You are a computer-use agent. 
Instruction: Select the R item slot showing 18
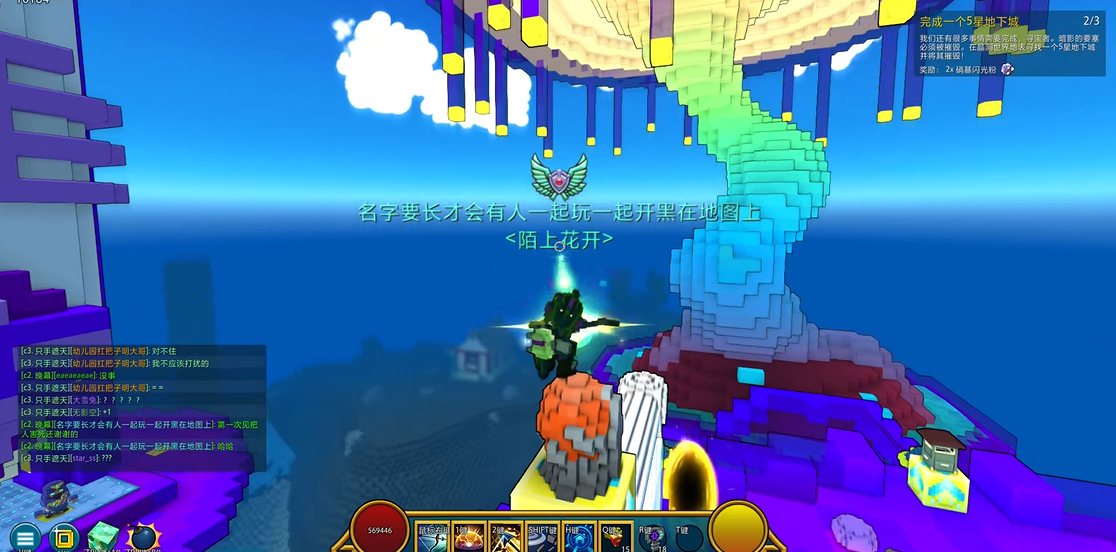pyautogui.click(x=651, y=538)
